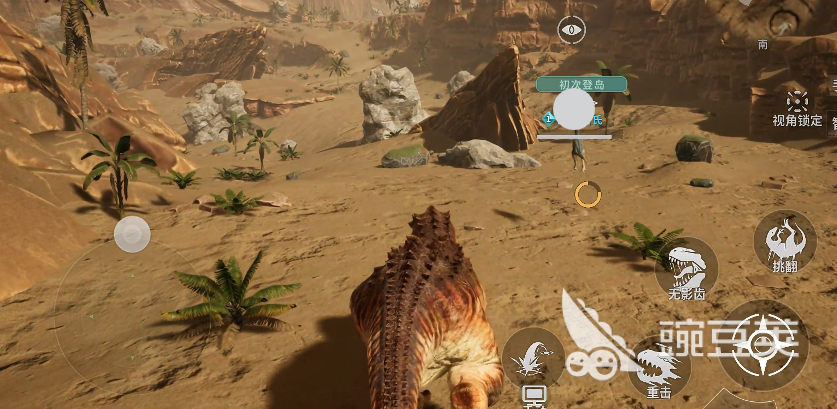The height and width of the screenshot is (409, 837).
Task: Activate the tail splash skill icon
Action: click(x=533, y=357)
